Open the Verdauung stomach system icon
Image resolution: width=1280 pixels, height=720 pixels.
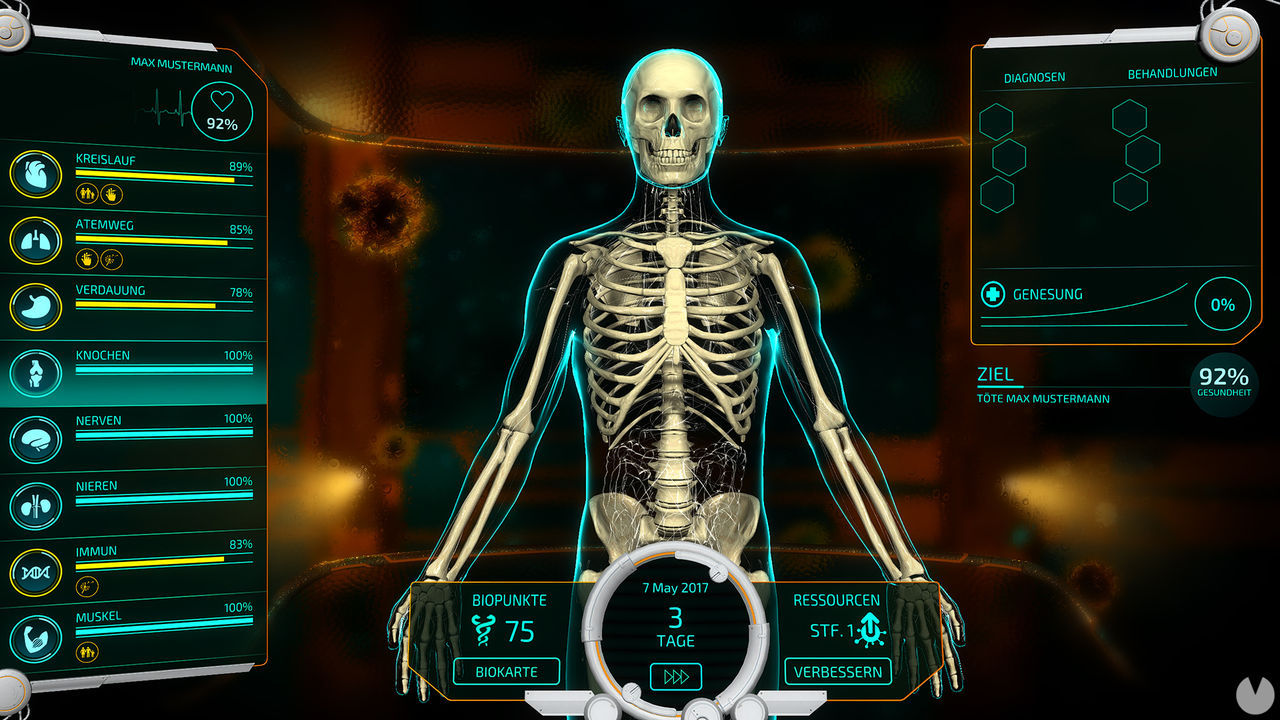tap(35, 306)
